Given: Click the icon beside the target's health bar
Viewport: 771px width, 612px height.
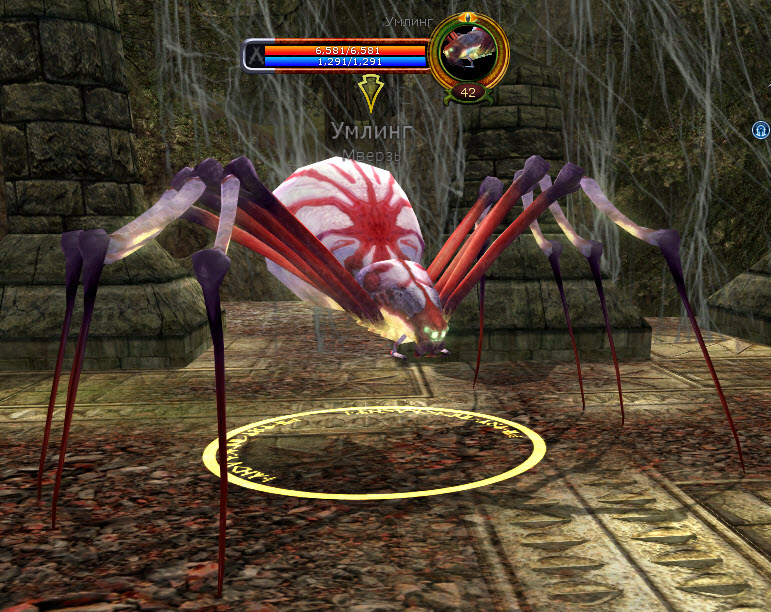Looking at the screenshot, I should (x=254, y=55).
